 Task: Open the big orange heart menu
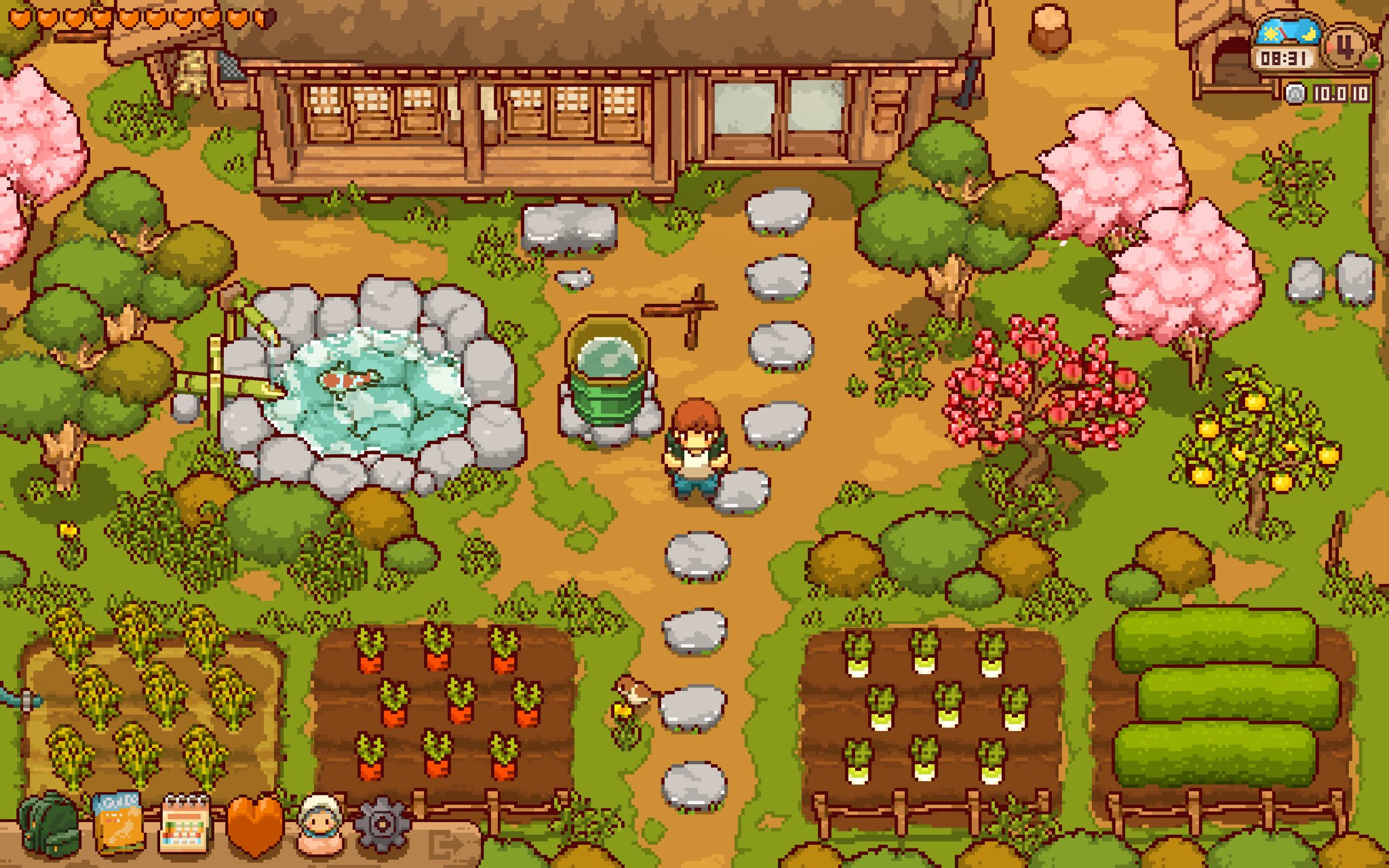[254, 825]
